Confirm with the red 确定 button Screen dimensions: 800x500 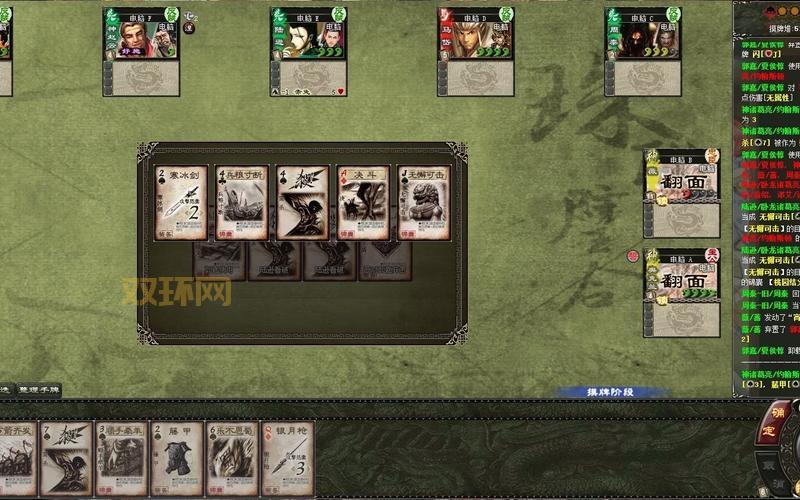[779, 420]
